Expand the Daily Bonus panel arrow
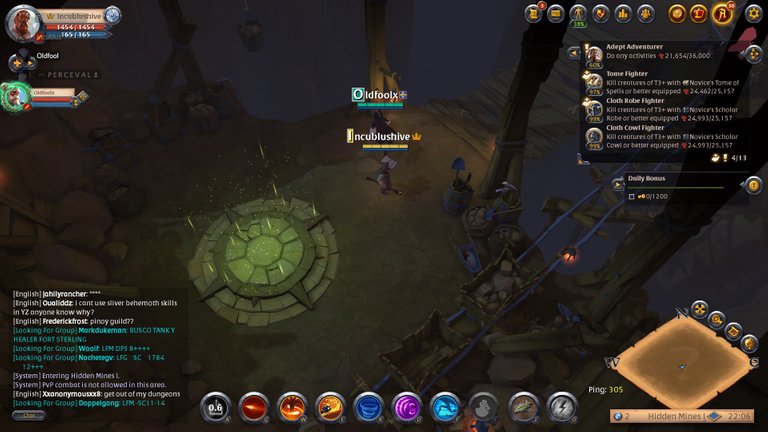This screenshot has height=432, width=768. coord(618,184)
